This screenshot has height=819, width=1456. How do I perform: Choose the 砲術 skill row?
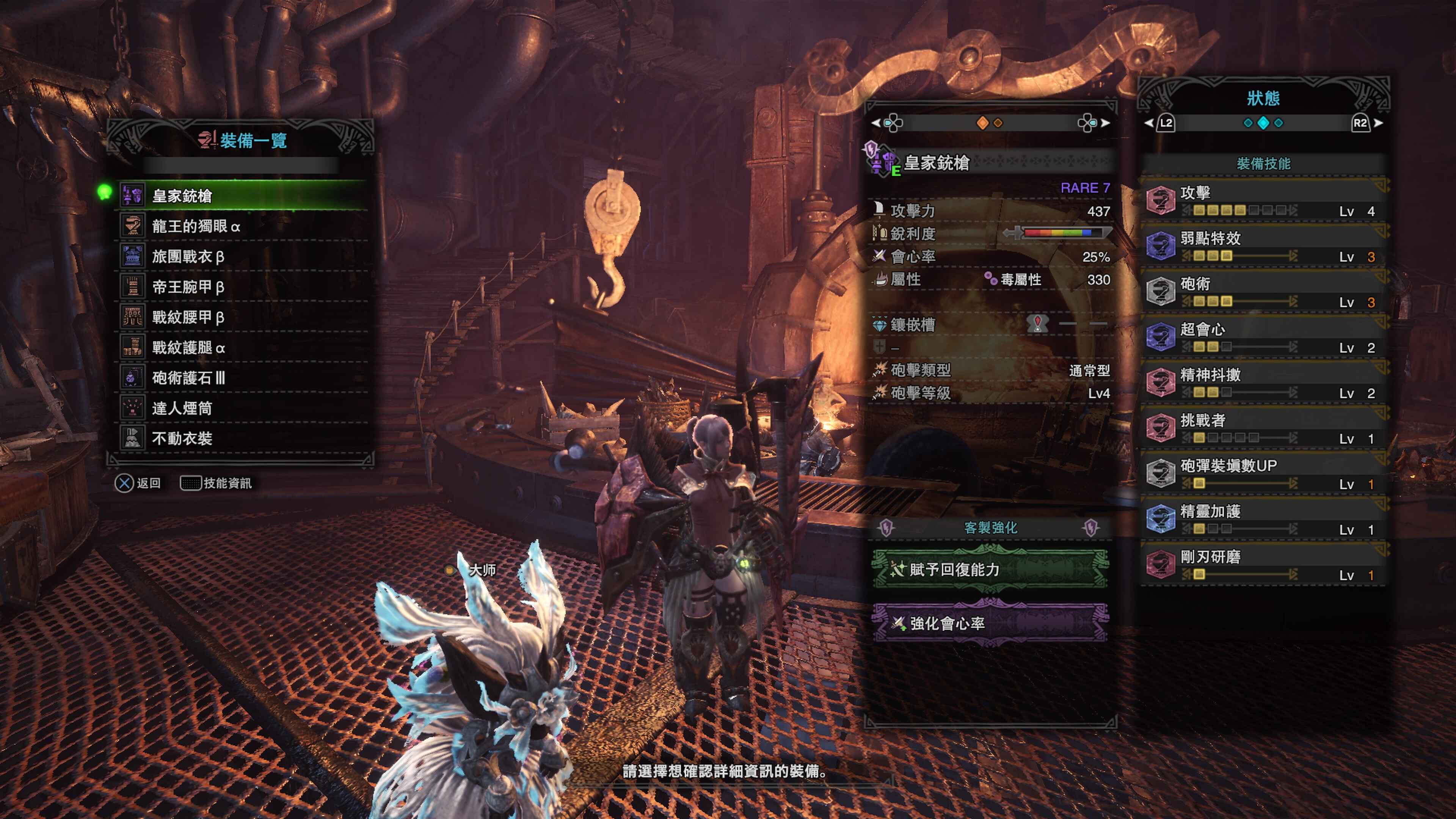pyautogui.click(x=1264, y=292)
